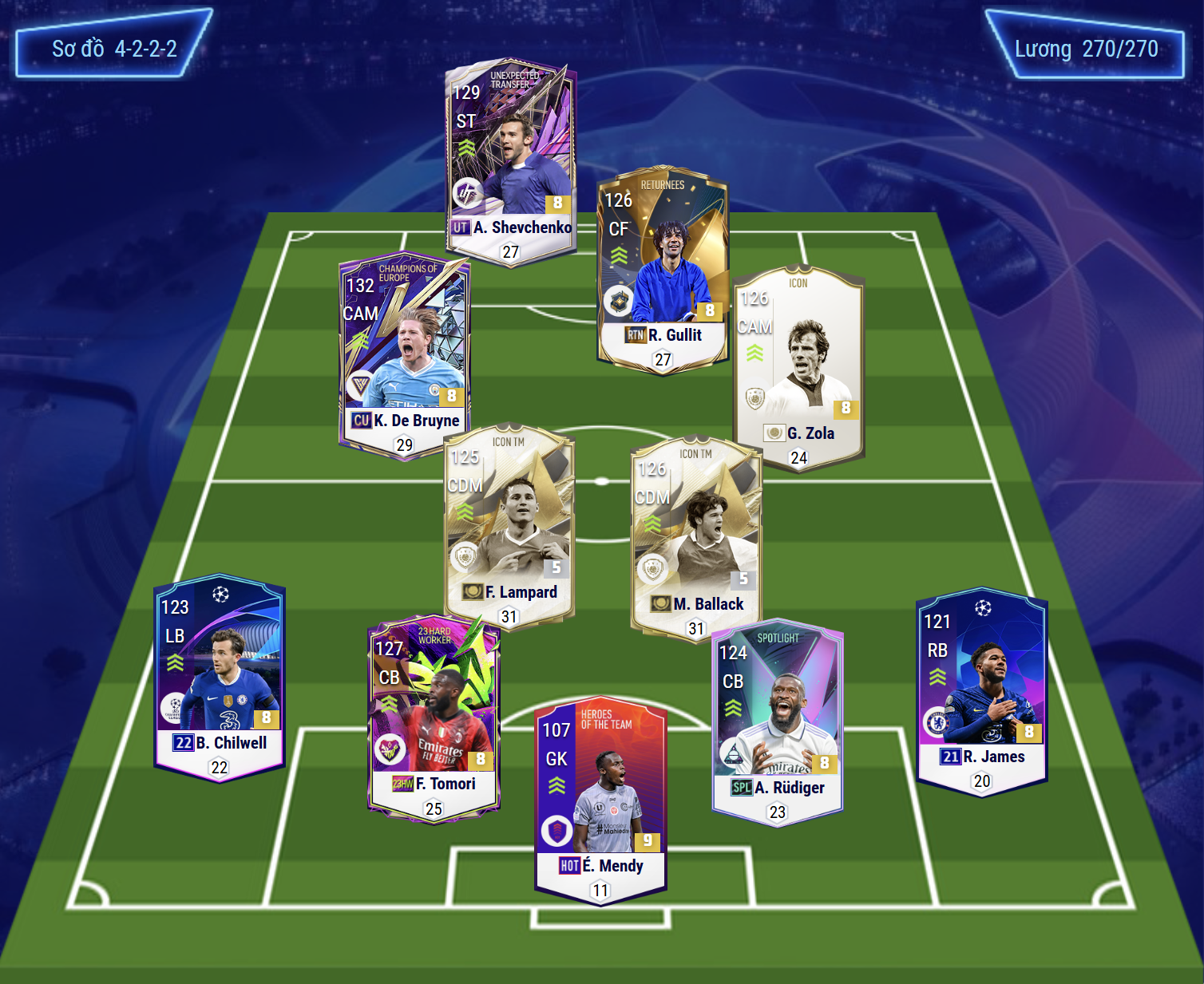Open the Sơ đồ 4-2-2-2 formation panel
This screenshot has height=984, width=1204.
pos(114,48)
